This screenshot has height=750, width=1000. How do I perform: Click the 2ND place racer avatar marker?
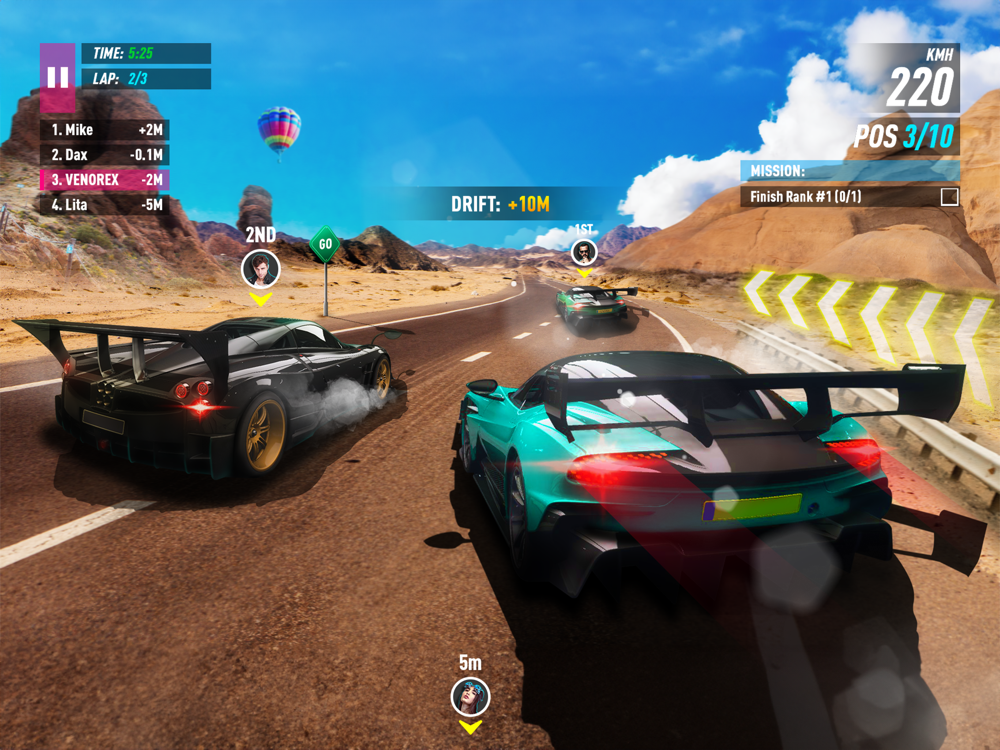(260, 268)
